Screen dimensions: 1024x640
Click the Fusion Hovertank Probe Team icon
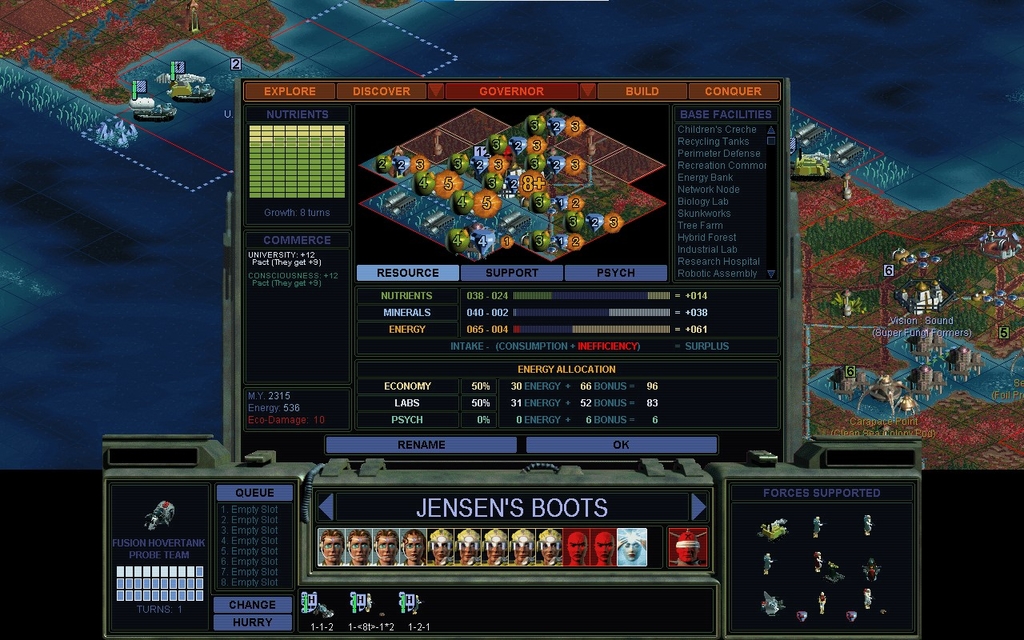pyautogui.click(x=159, y=516)
